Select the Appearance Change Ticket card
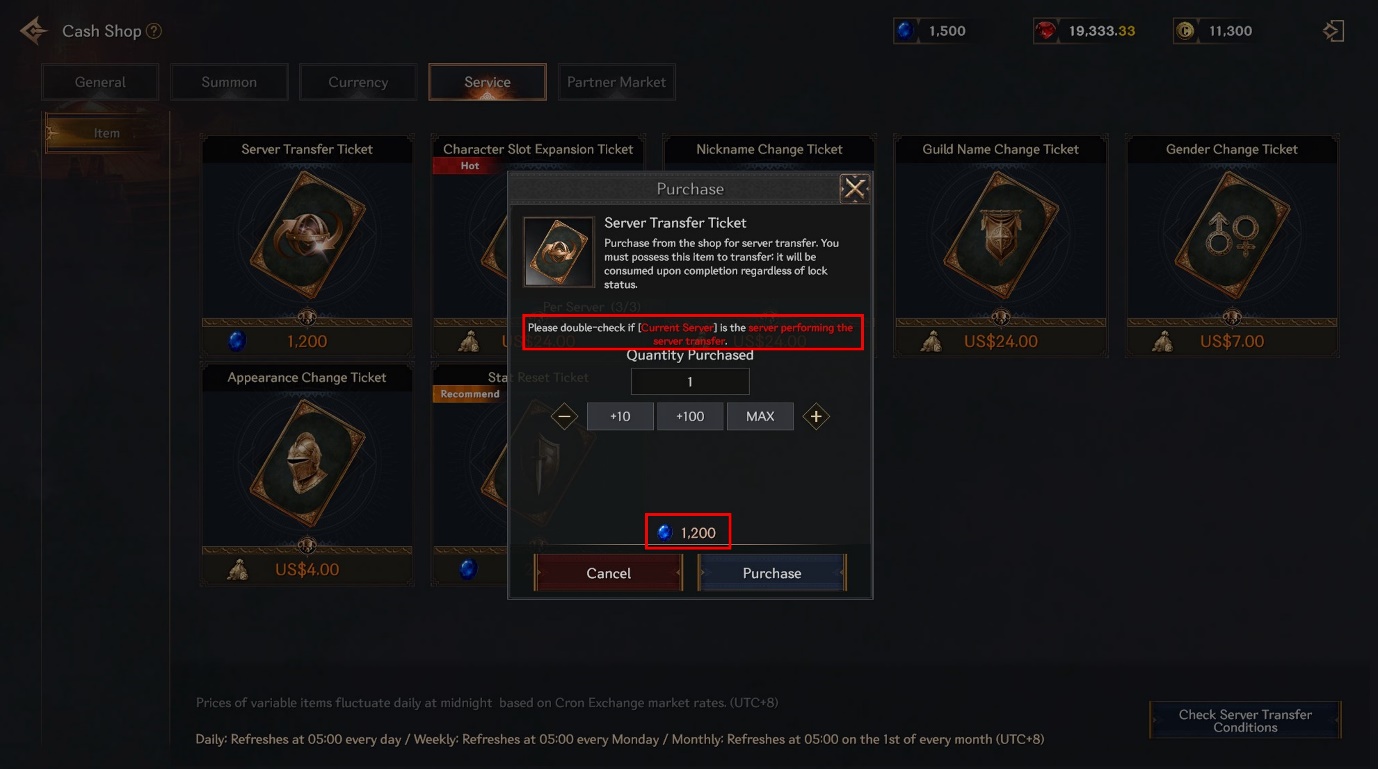This screenshot has height=769, width=1378. tap(307, 470)
